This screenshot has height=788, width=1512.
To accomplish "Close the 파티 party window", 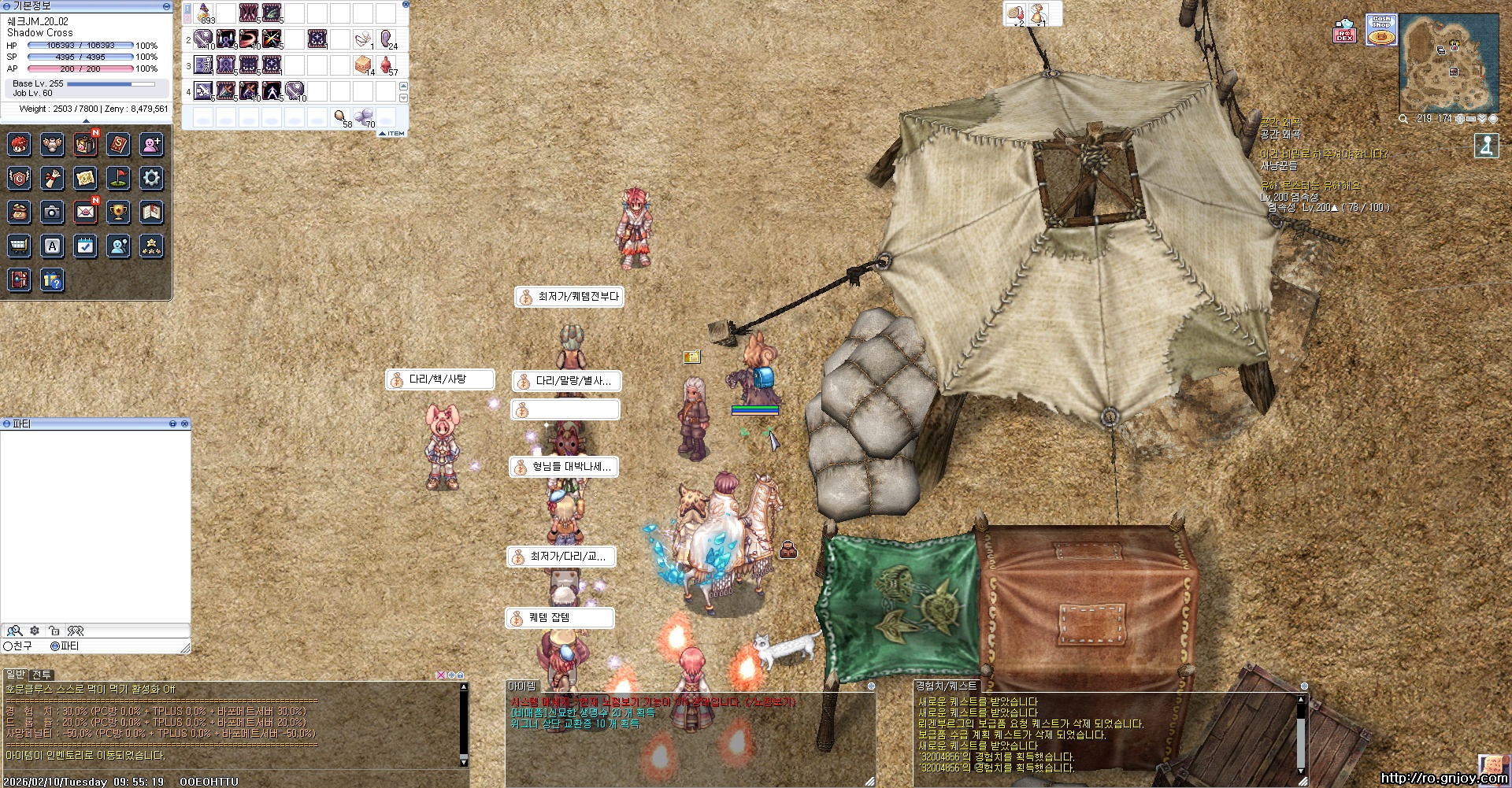I will pyautogui.click(x=185, y=424).
